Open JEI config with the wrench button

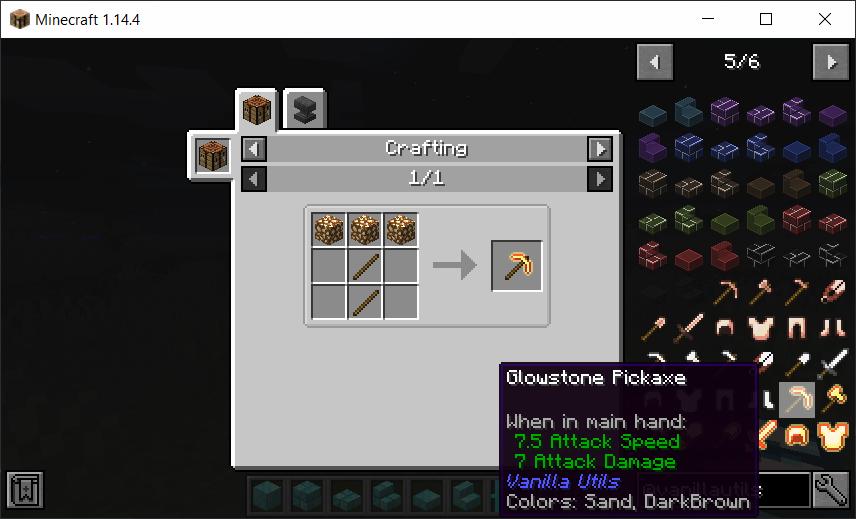pos(830,489)
